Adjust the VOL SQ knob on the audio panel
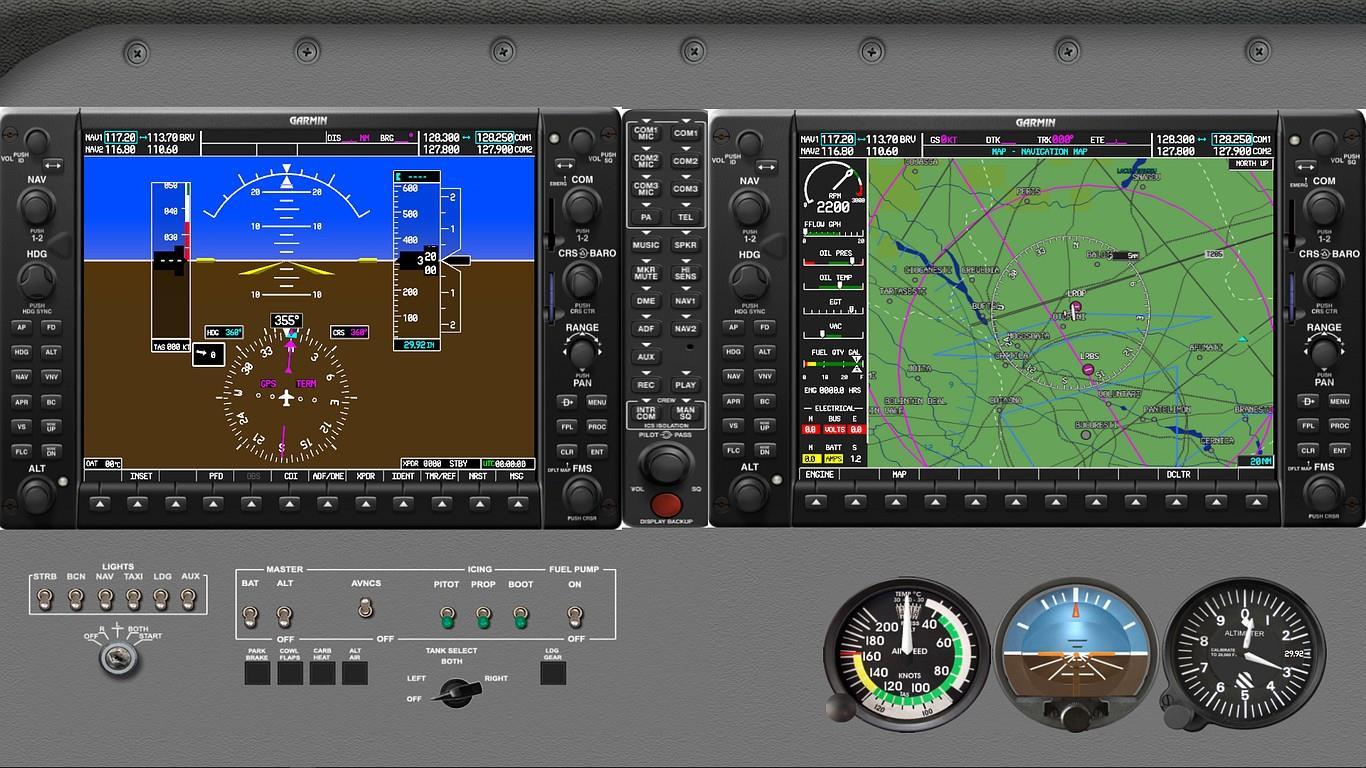The width and height of the screenshot is (1366, 768). tap(666, 464)
